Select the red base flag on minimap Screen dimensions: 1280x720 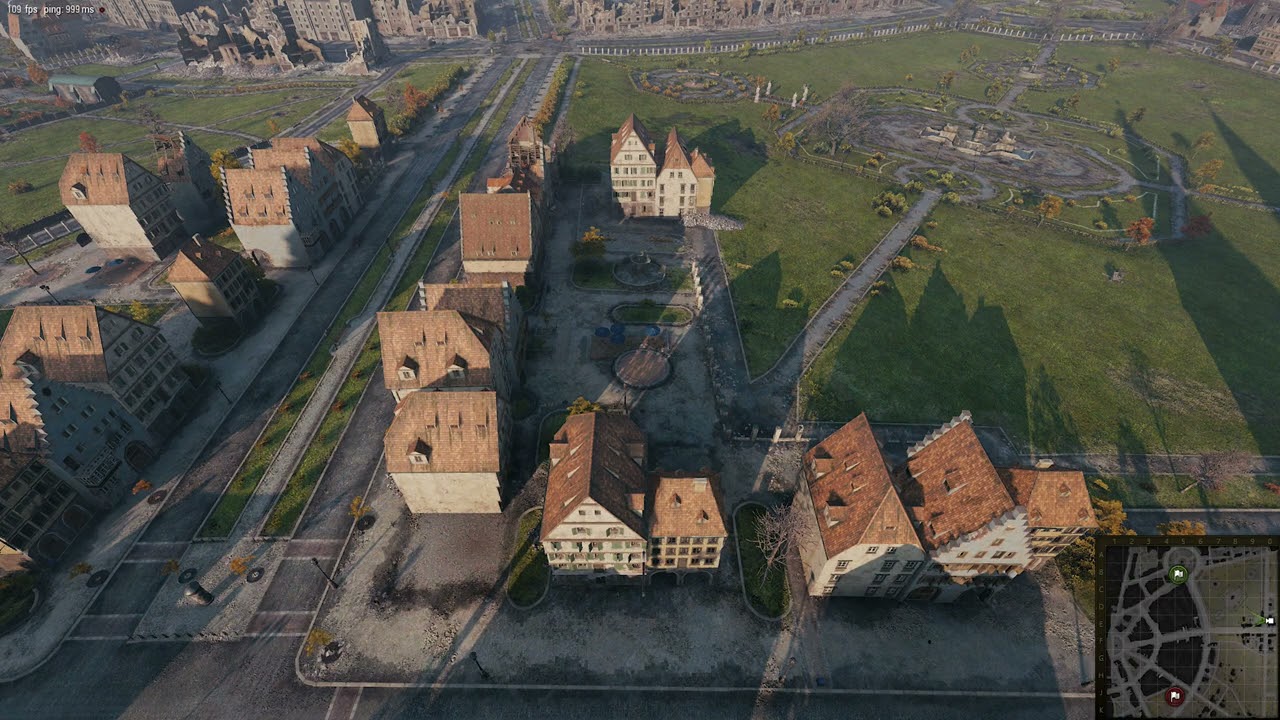click(1175, 695)
